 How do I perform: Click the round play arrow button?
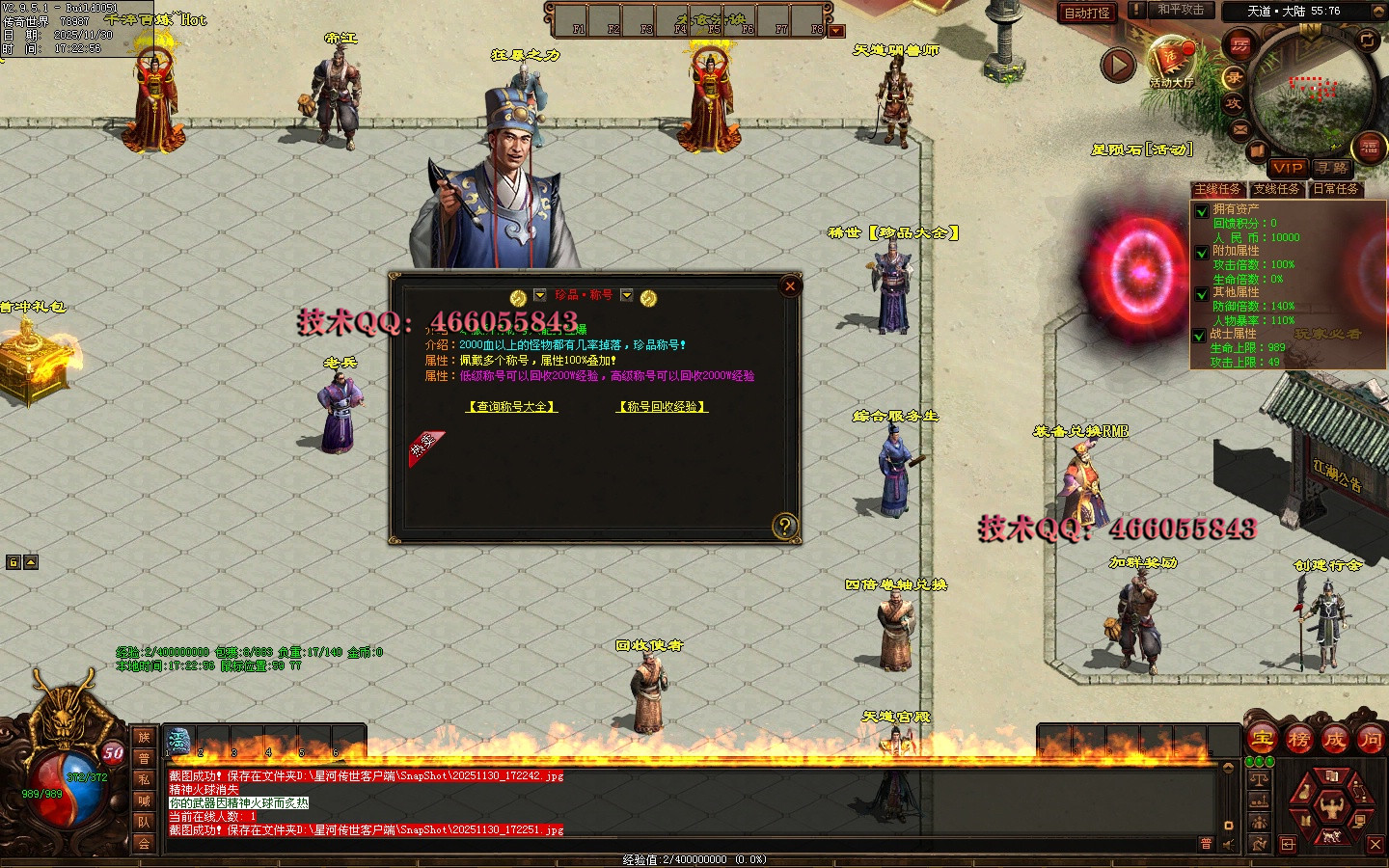point(1118,65)
